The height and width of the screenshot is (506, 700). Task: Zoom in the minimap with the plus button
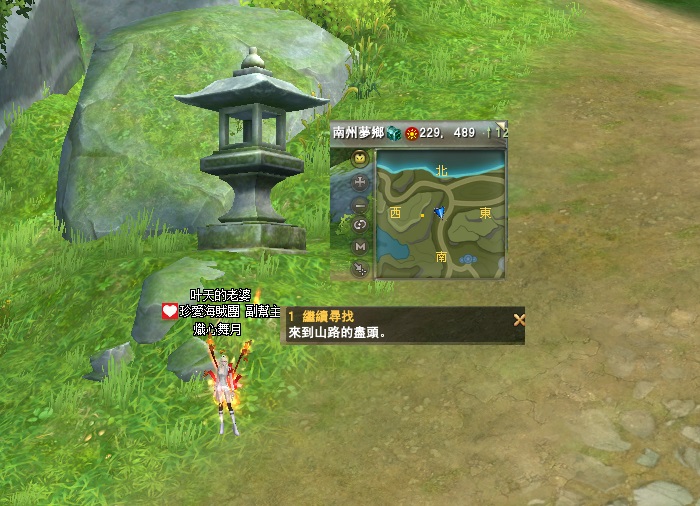tap(360, 181)
